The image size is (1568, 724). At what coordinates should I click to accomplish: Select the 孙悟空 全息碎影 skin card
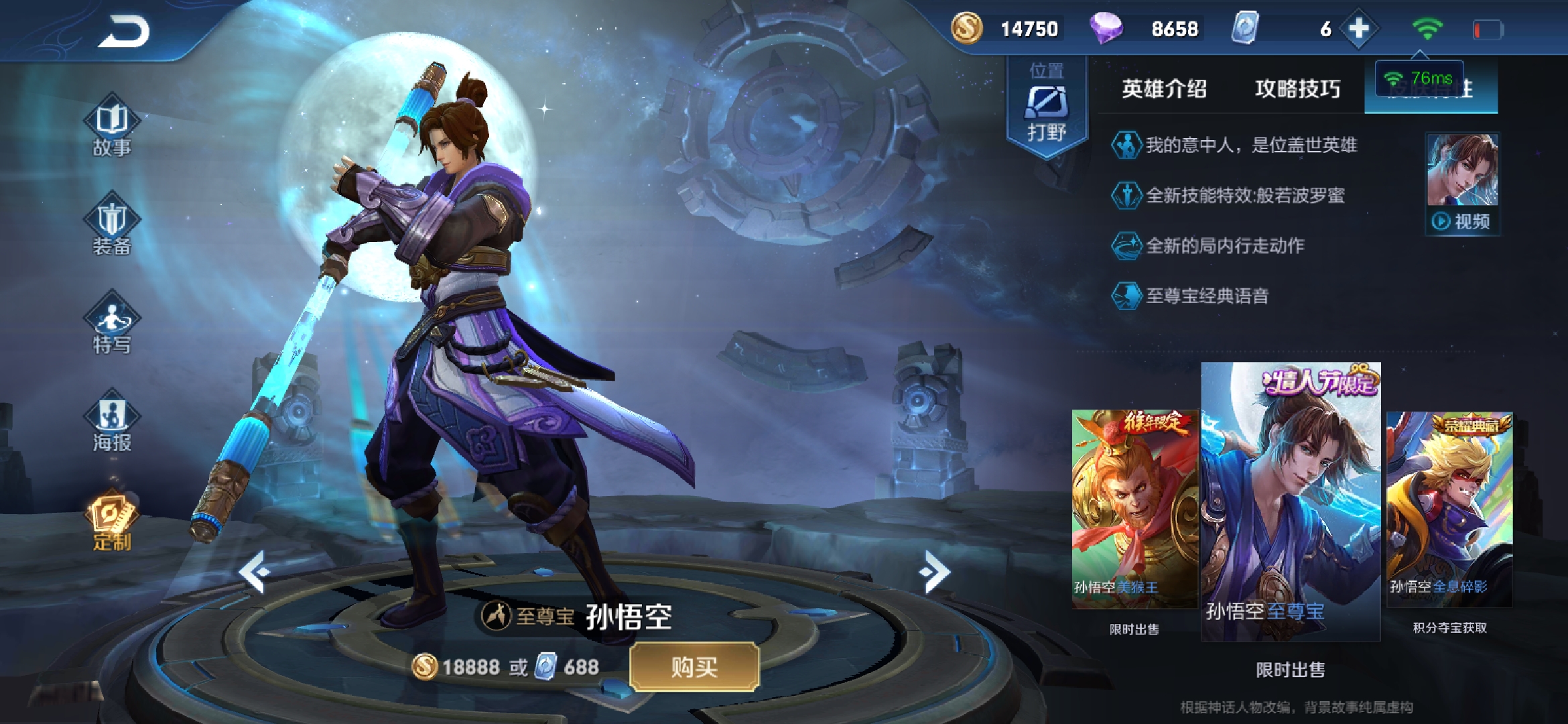(1449, 508)
